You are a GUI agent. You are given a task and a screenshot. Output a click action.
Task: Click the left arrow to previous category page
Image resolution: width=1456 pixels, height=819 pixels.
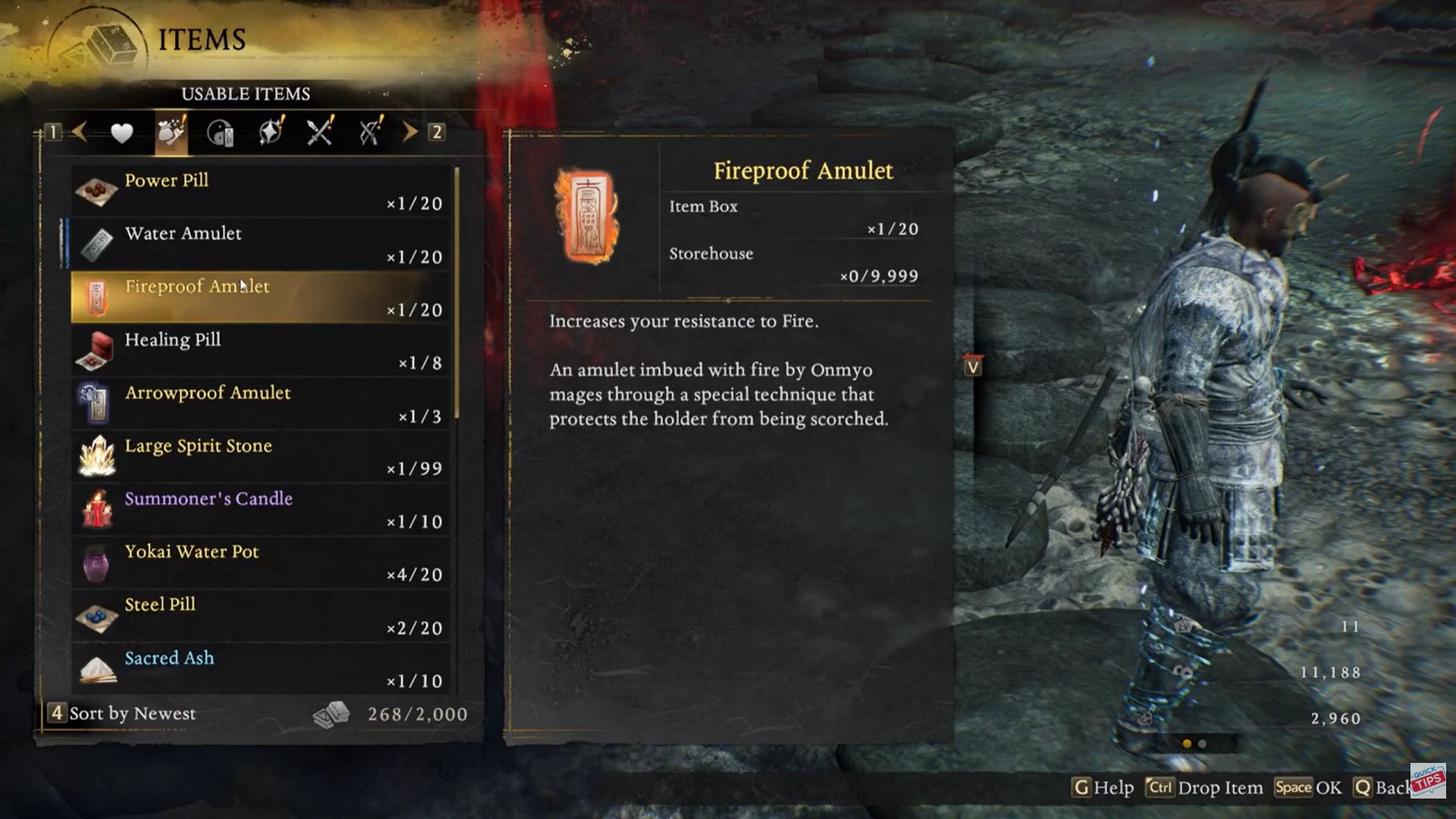pos(80,131)
